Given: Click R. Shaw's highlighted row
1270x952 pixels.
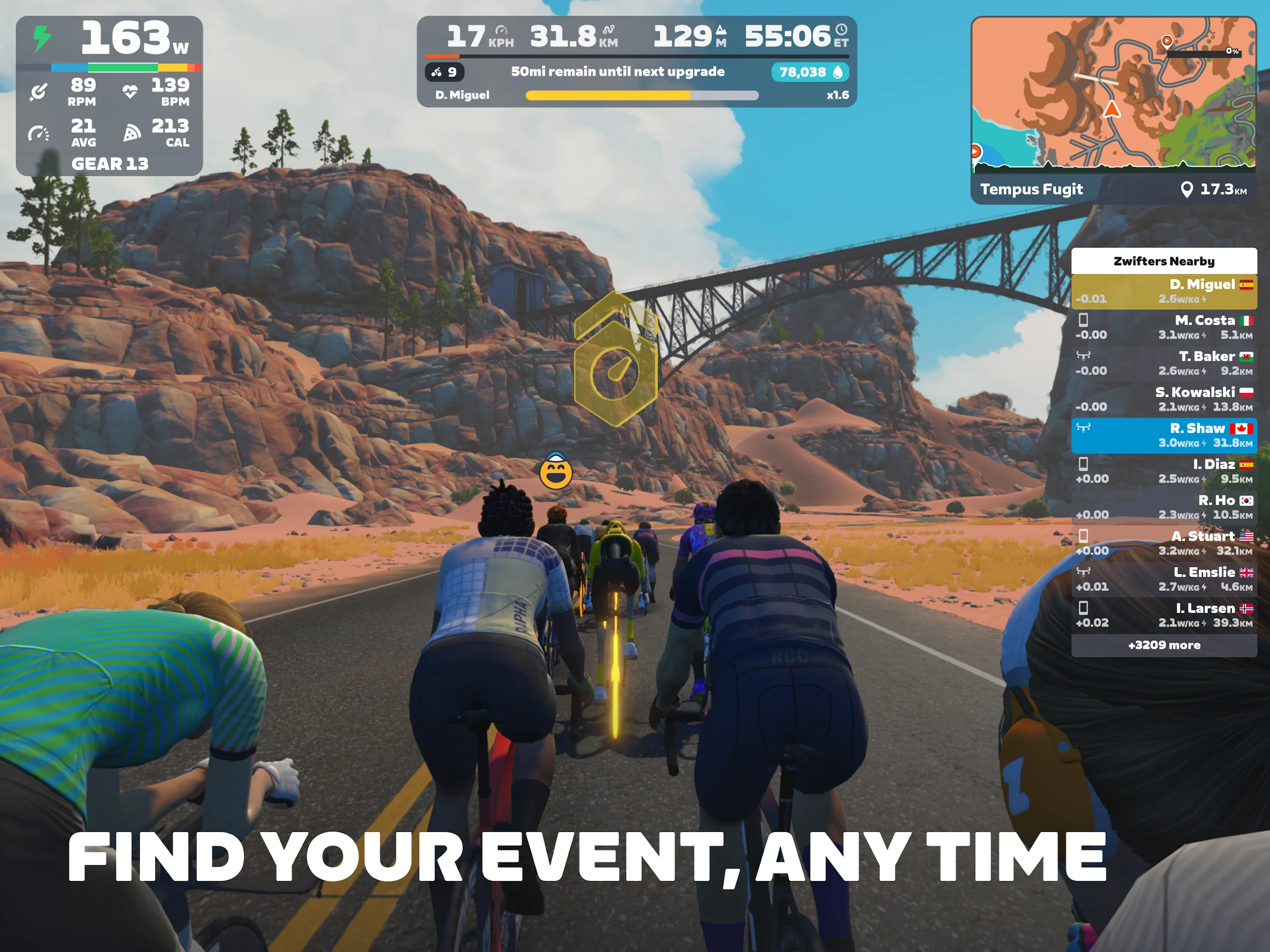Looking at the screenshot, I should [1163, 435].
